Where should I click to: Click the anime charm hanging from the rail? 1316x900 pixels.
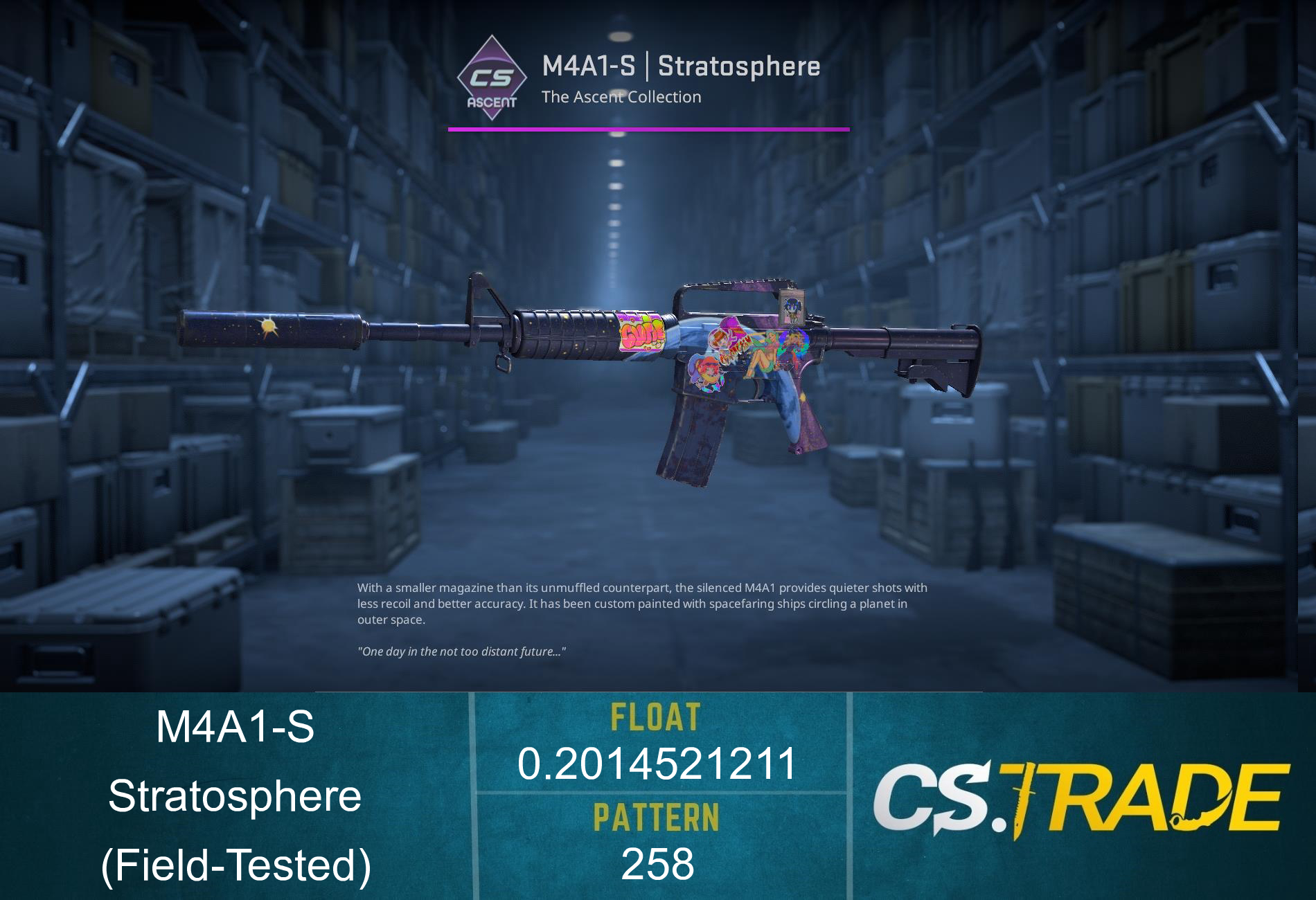(794, 307)
